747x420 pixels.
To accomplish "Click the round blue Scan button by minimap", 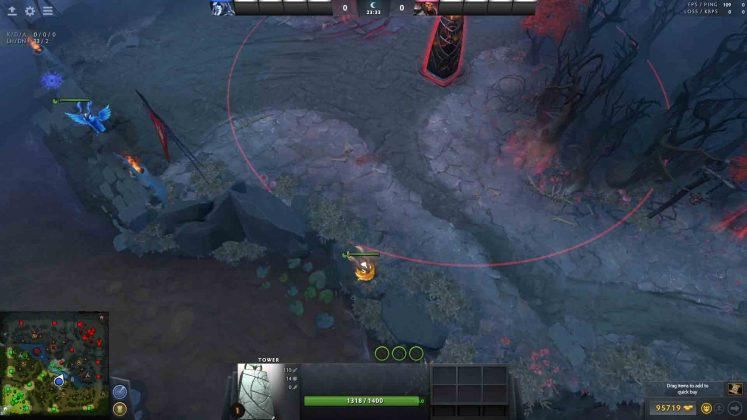I will click(120, 391).
